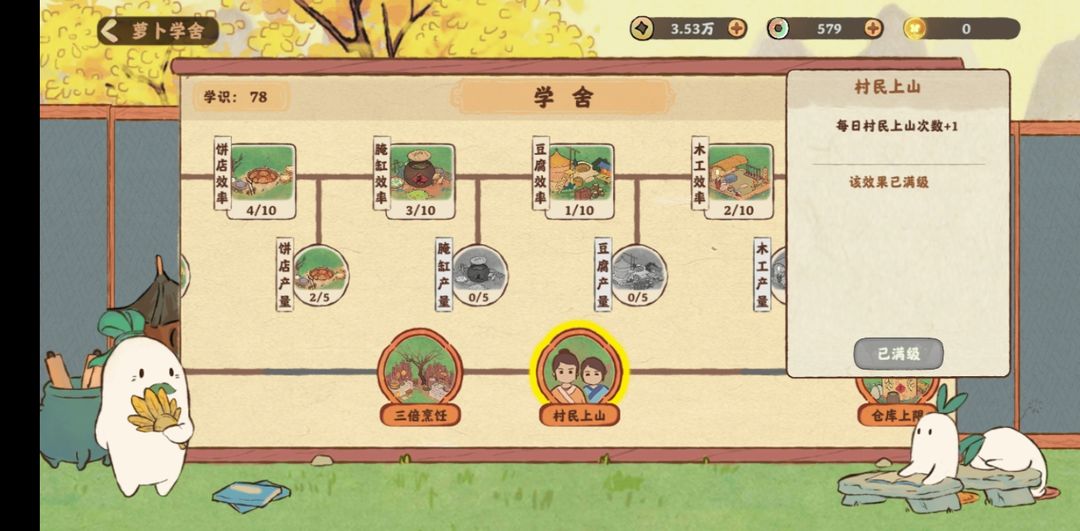1080x531 pixels.
Task: Select the 木工效率 upgrade node
Action: (x=739, y=177)
